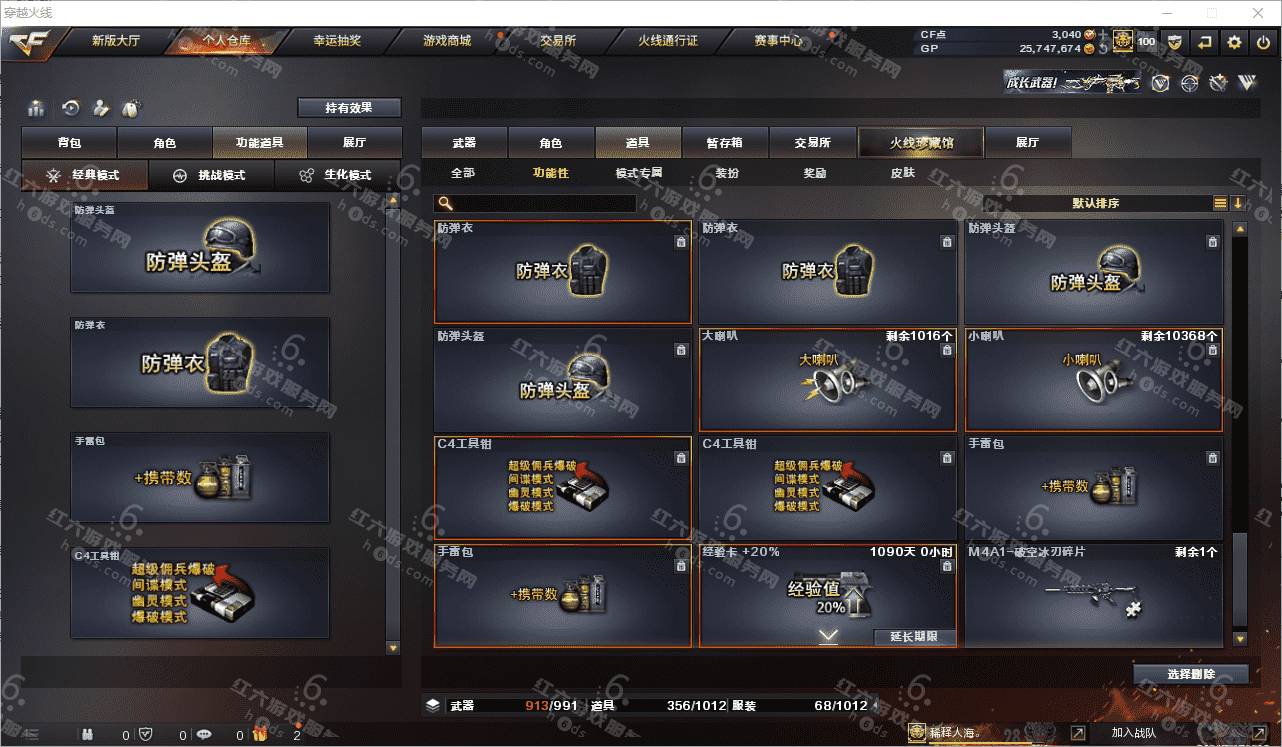Return to the 新版大厅 lobby
Screen dimensions: 1282x747
116,41
